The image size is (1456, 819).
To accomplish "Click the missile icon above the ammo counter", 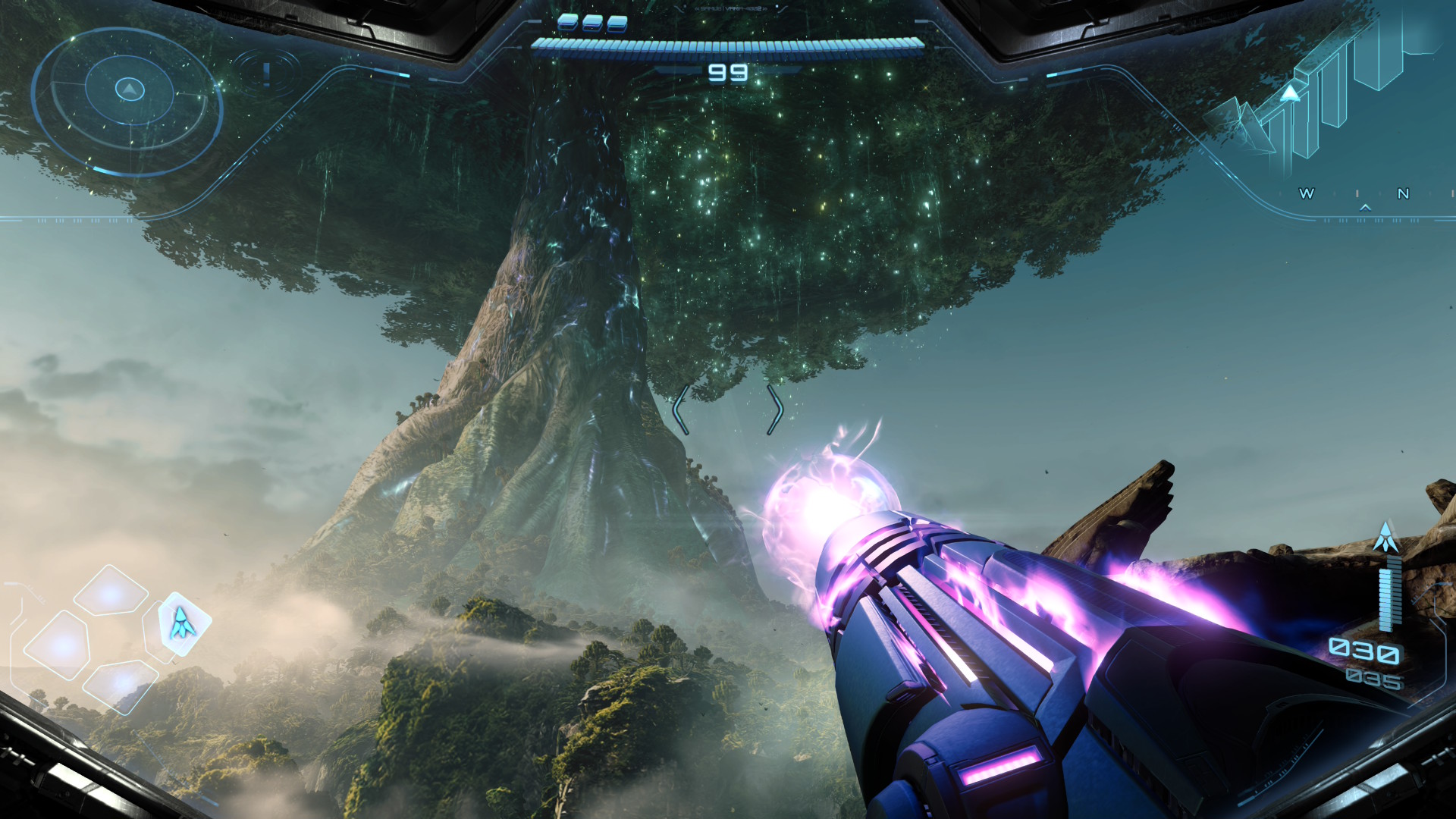I will coord(1386,537).
